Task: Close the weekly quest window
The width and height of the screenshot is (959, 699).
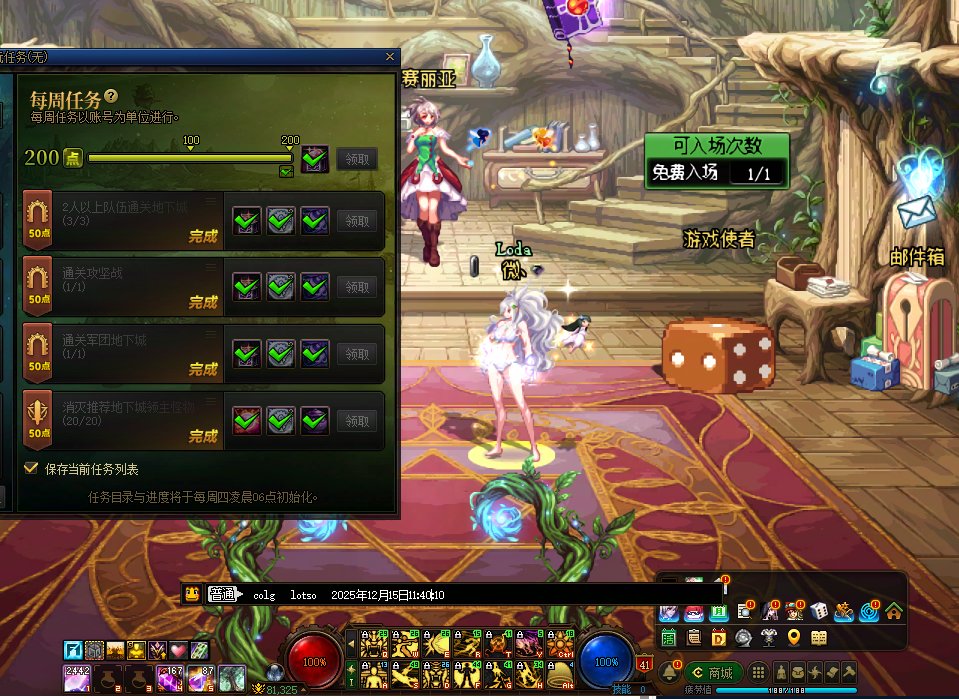Action: pos(390,57)
